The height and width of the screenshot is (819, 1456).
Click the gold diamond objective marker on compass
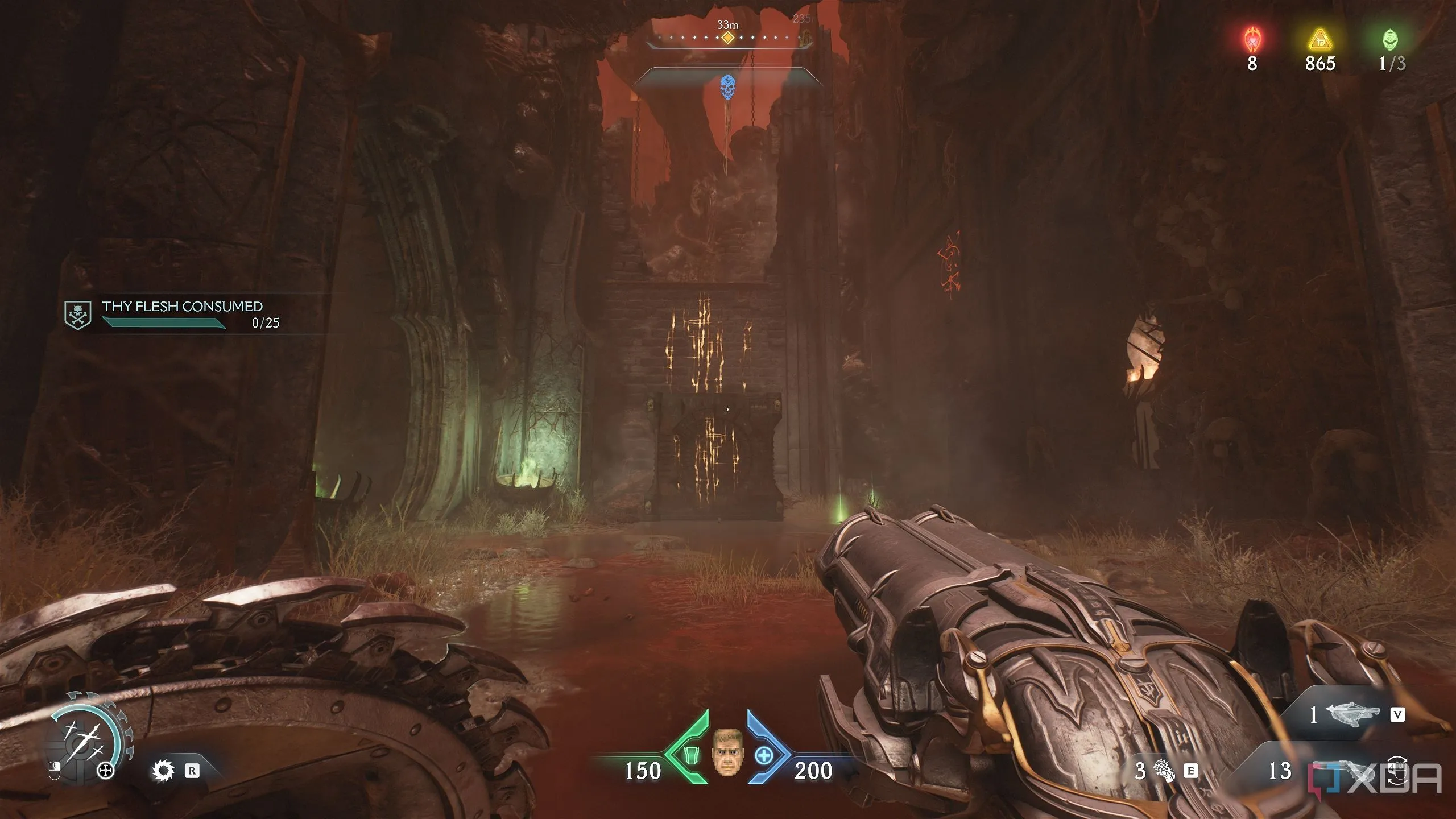pos(727,38)
